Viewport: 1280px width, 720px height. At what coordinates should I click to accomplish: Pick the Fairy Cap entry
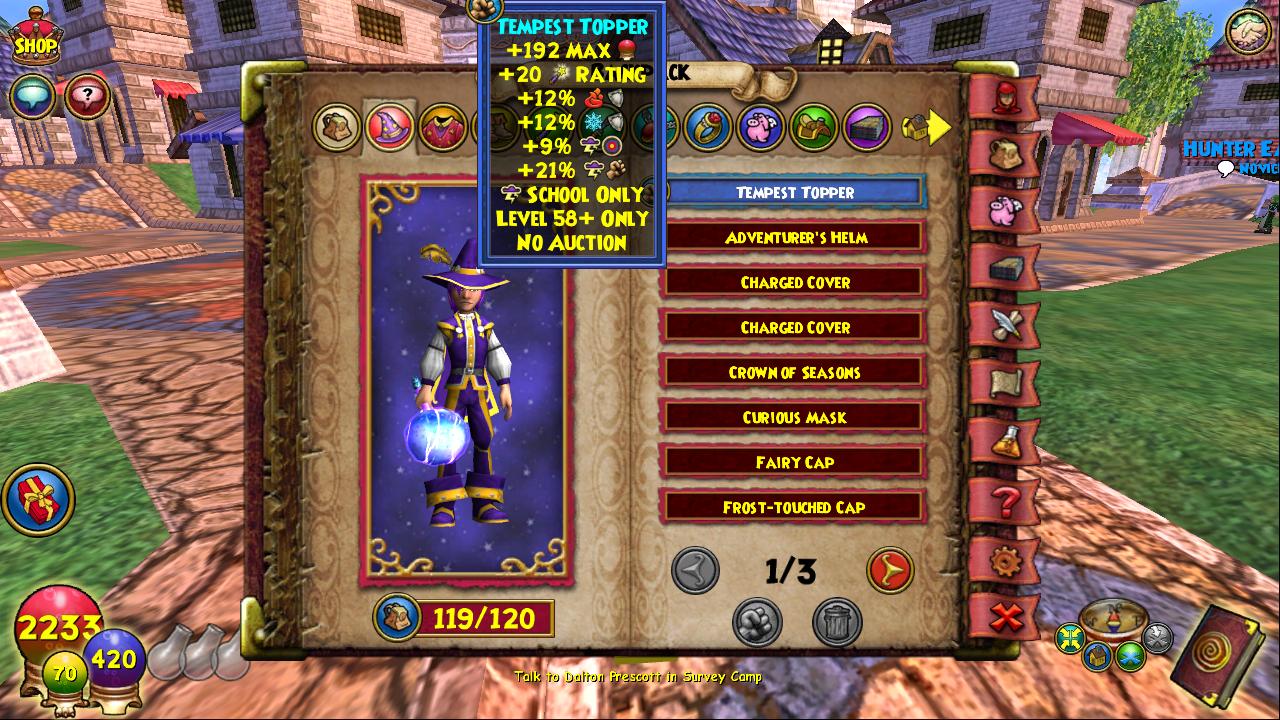point(795,463)
